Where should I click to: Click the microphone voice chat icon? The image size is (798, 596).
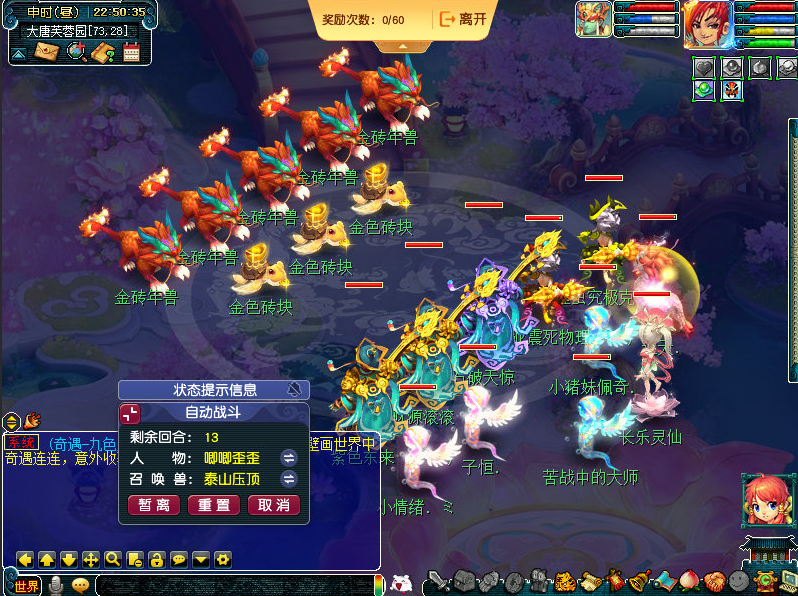pyautogui.click(x=56, y=585)
